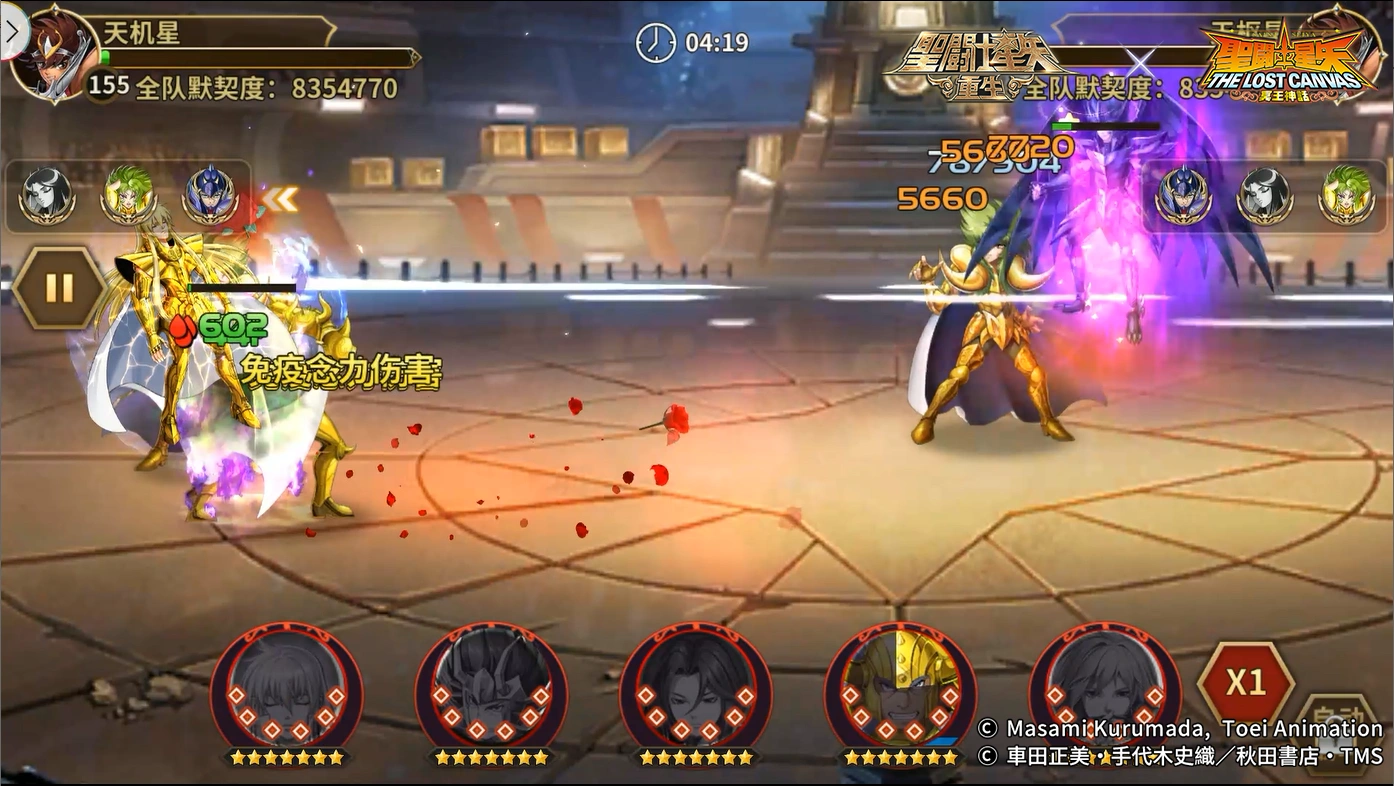Select the blue-helmet portrait in enemy team row
The width and height of the screenshot is (1394, 786).
pyautogui.click(x=1183, y=195)
